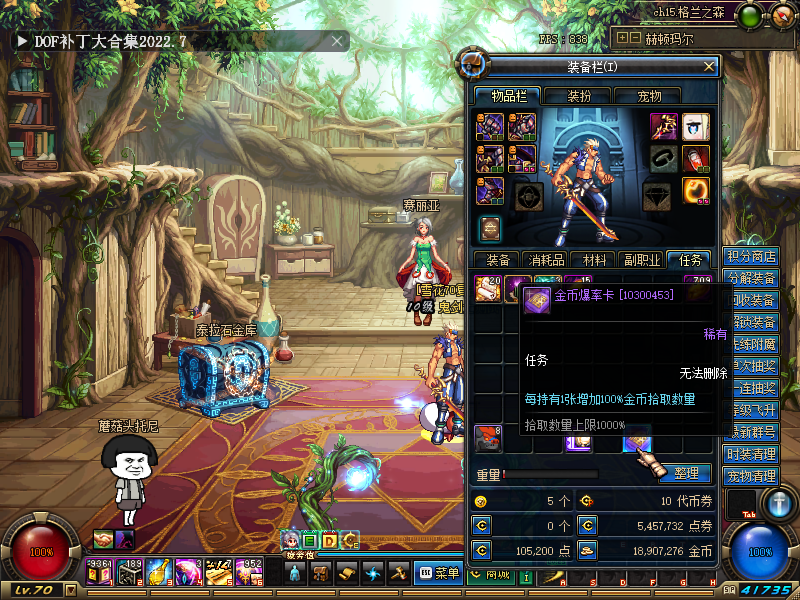Select the red monster item stacked 8
The width and height of the screenshot is (800, 600).
[x=487, y=437]
